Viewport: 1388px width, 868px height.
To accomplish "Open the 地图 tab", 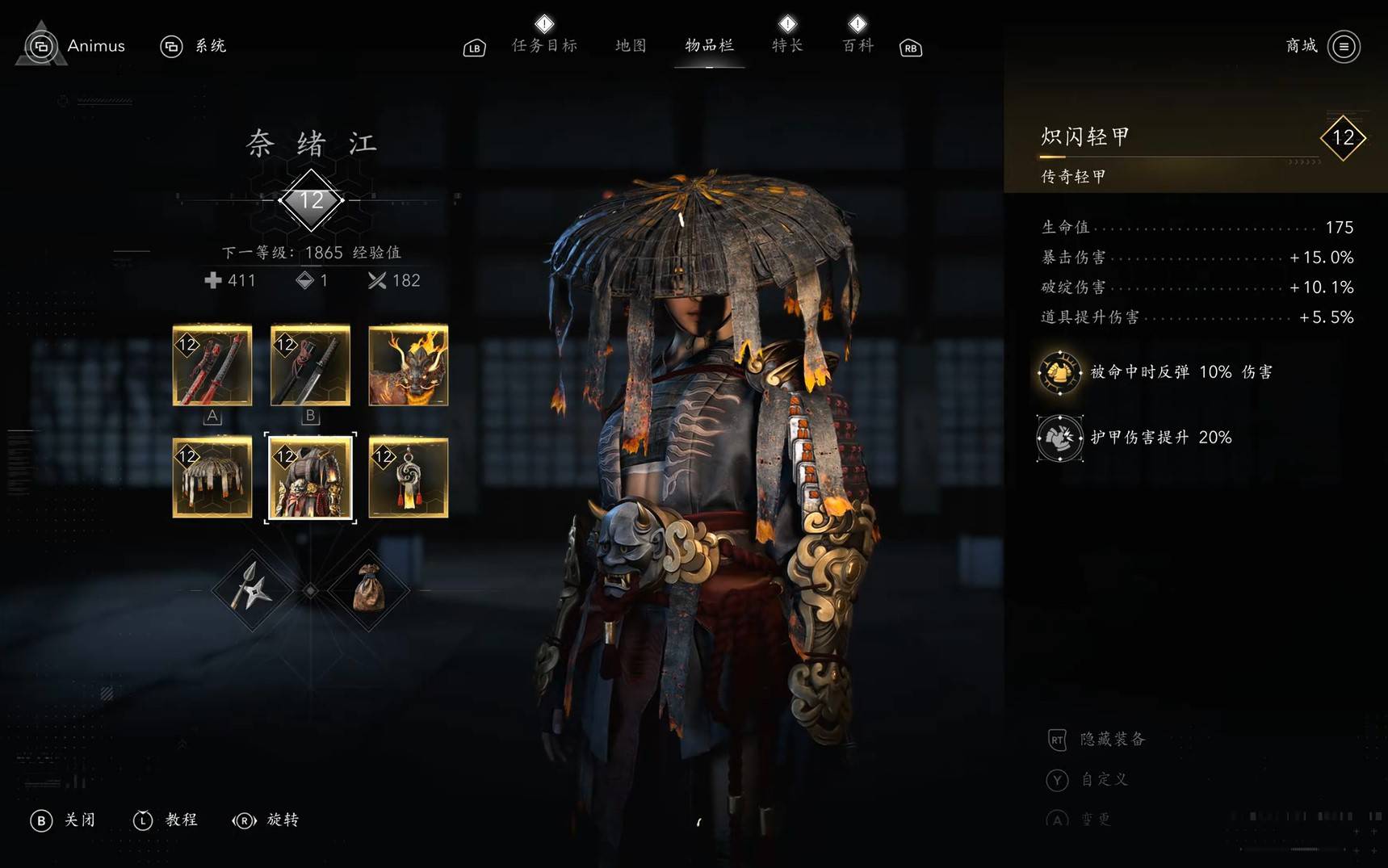I will 631,46.
